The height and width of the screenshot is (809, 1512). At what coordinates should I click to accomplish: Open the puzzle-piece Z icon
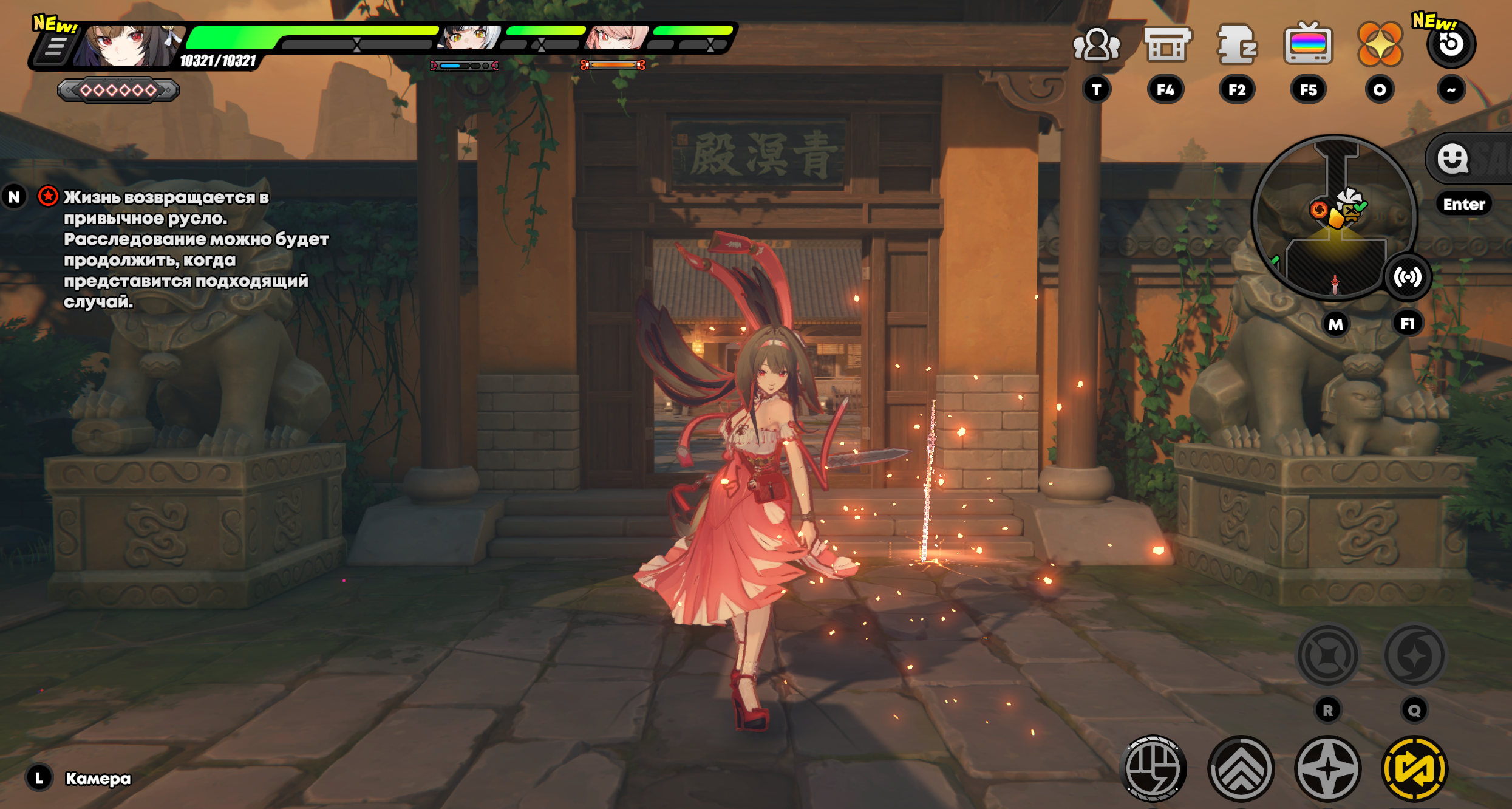1237,44
